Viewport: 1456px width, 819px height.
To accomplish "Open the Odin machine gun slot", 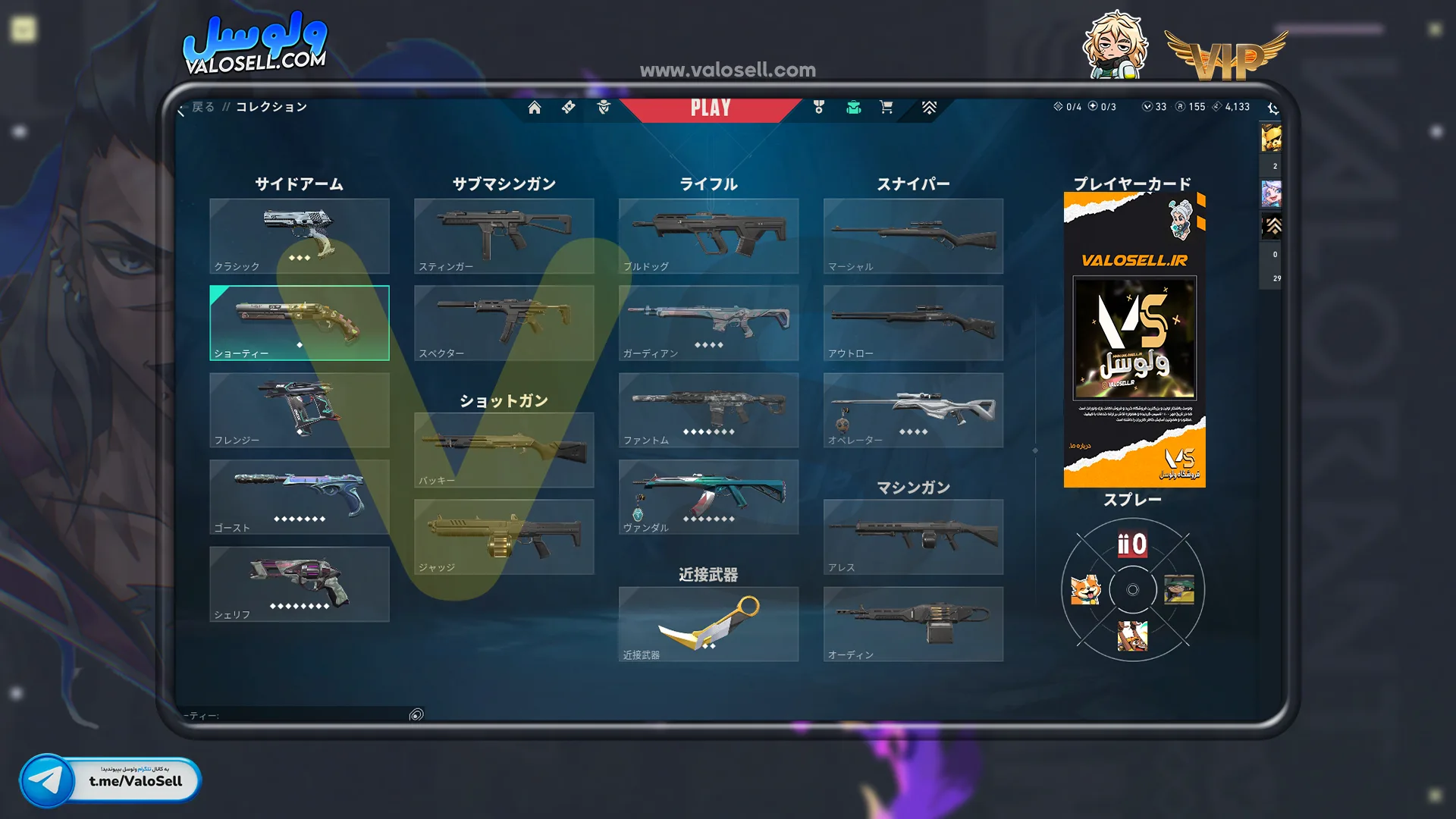I will click(x=913, y=623).
